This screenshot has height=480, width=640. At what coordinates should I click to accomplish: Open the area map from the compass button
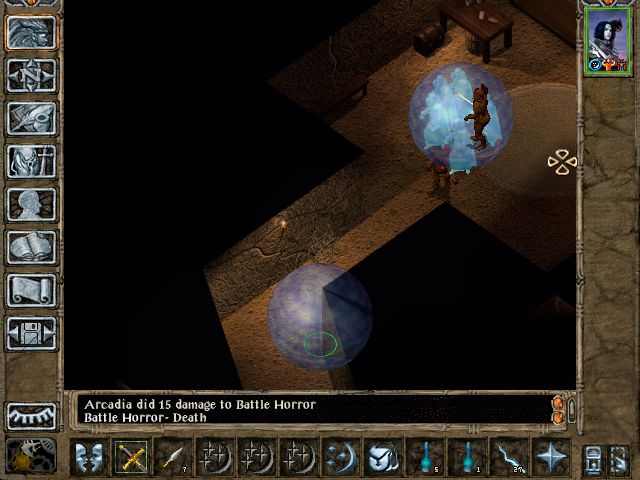(x=31, y=75)
